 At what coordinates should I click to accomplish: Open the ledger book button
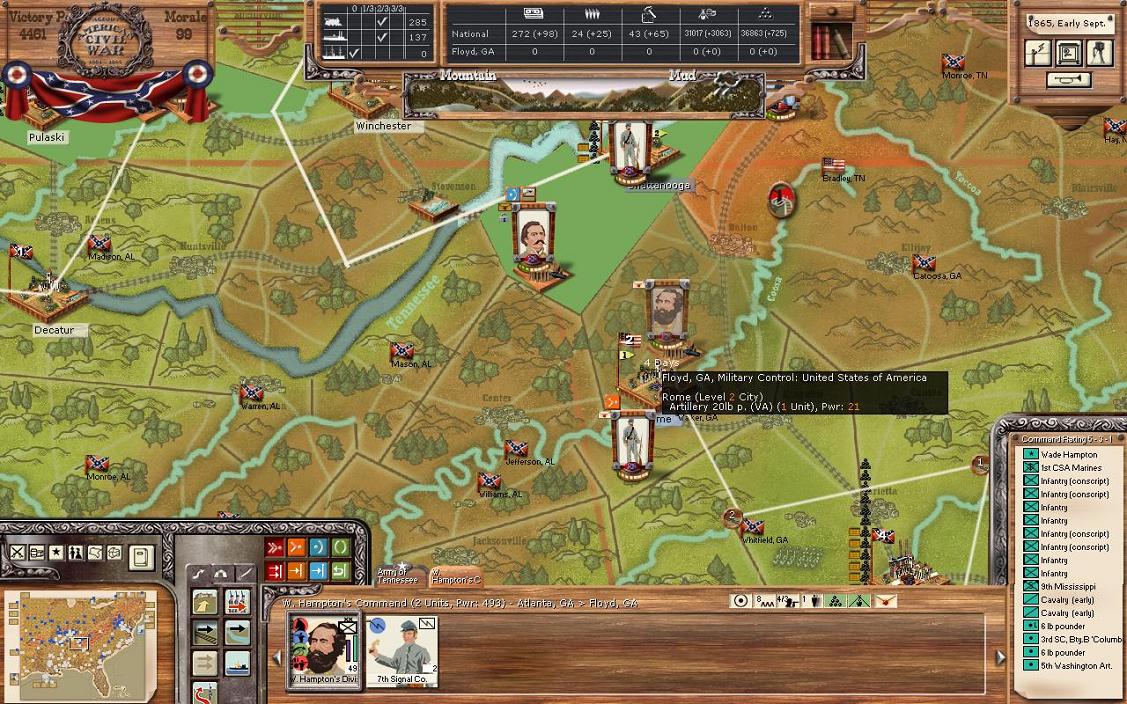(x=141, y=555)
